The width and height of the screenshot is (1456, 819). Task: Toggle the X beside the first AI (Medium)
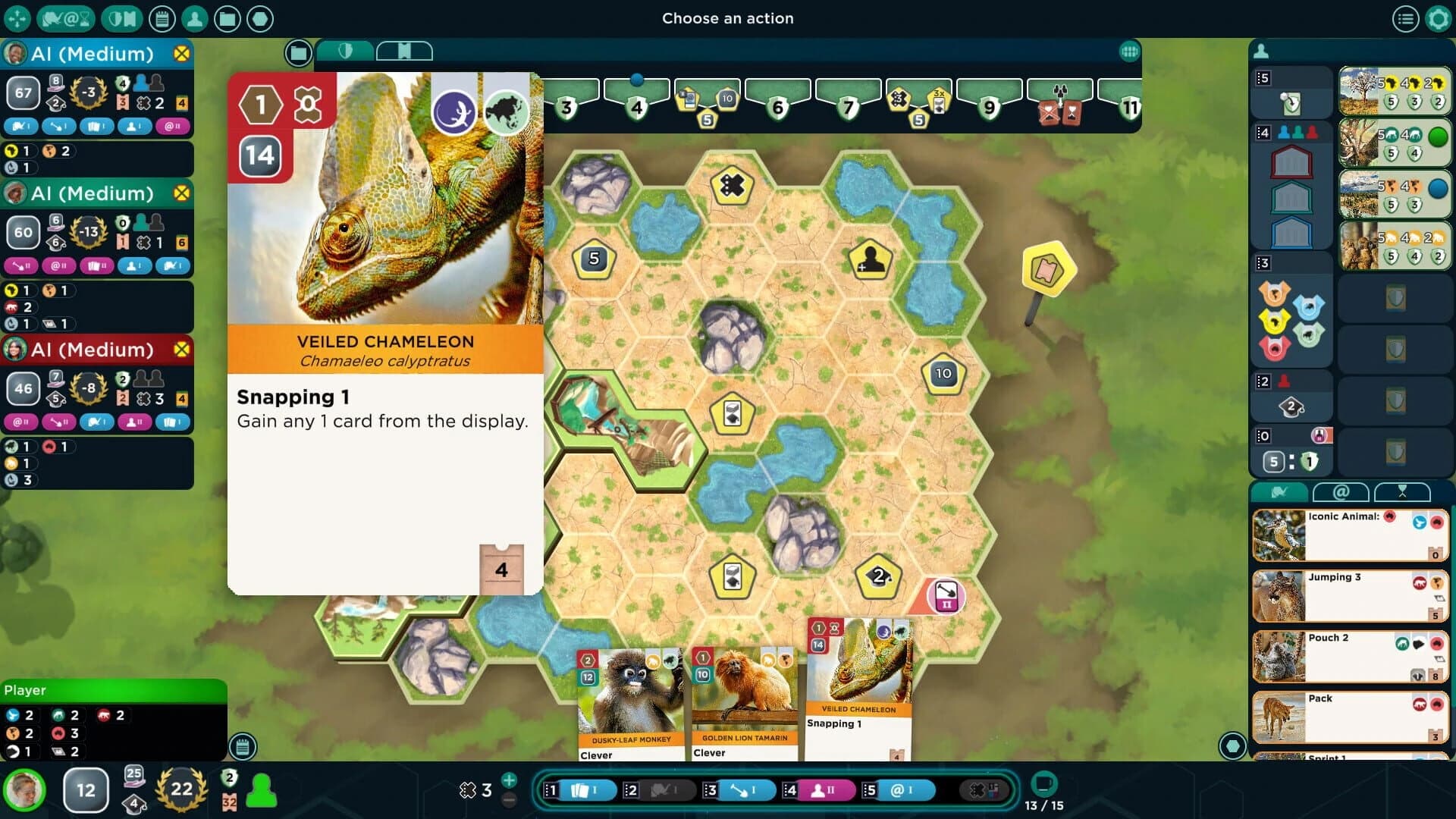pyautogui.click(x=180, y=54)
